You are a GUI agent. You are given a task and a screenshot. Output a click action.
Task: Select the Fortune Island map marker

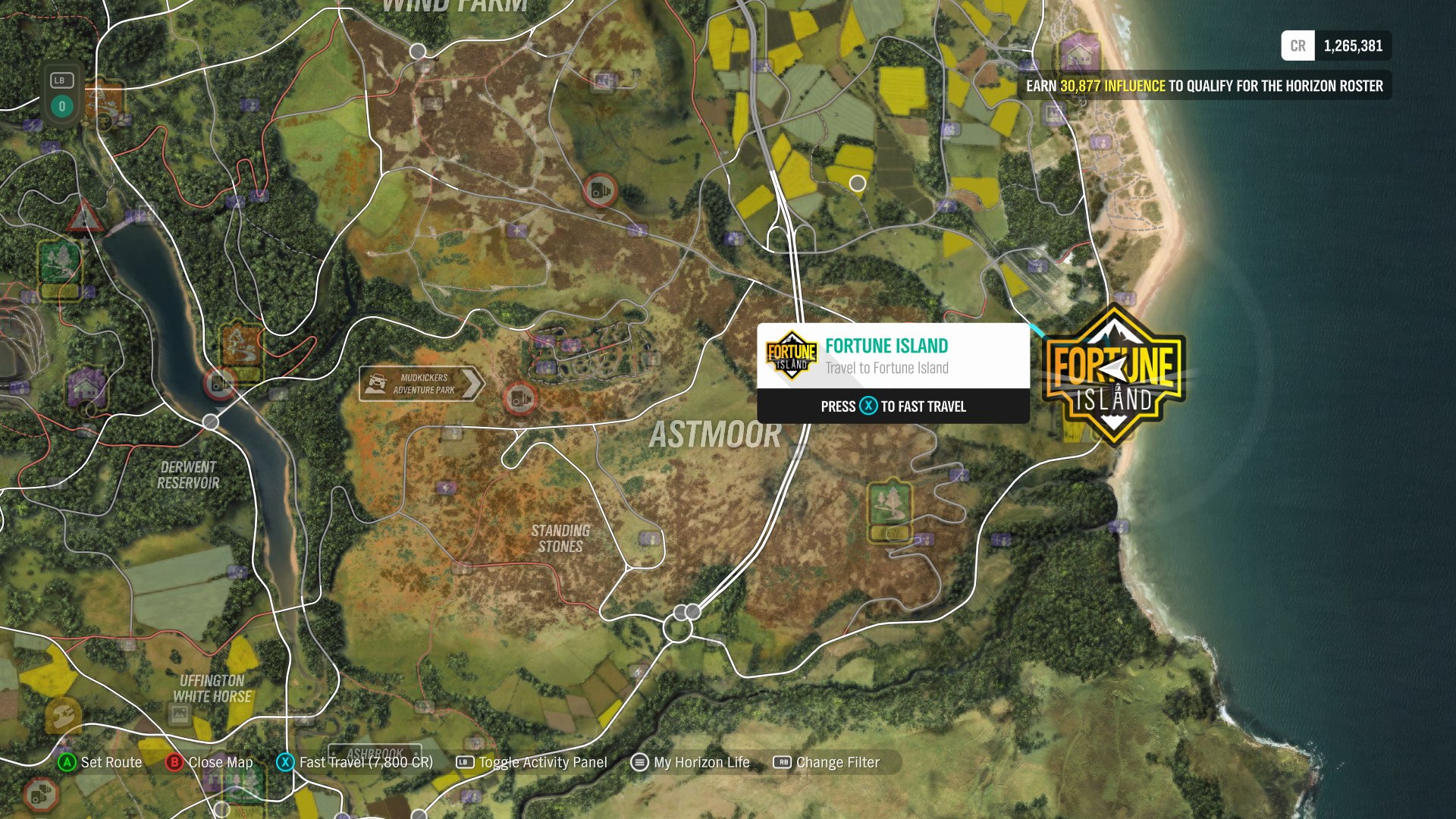pyautogui.click(x=1113, y=374)
